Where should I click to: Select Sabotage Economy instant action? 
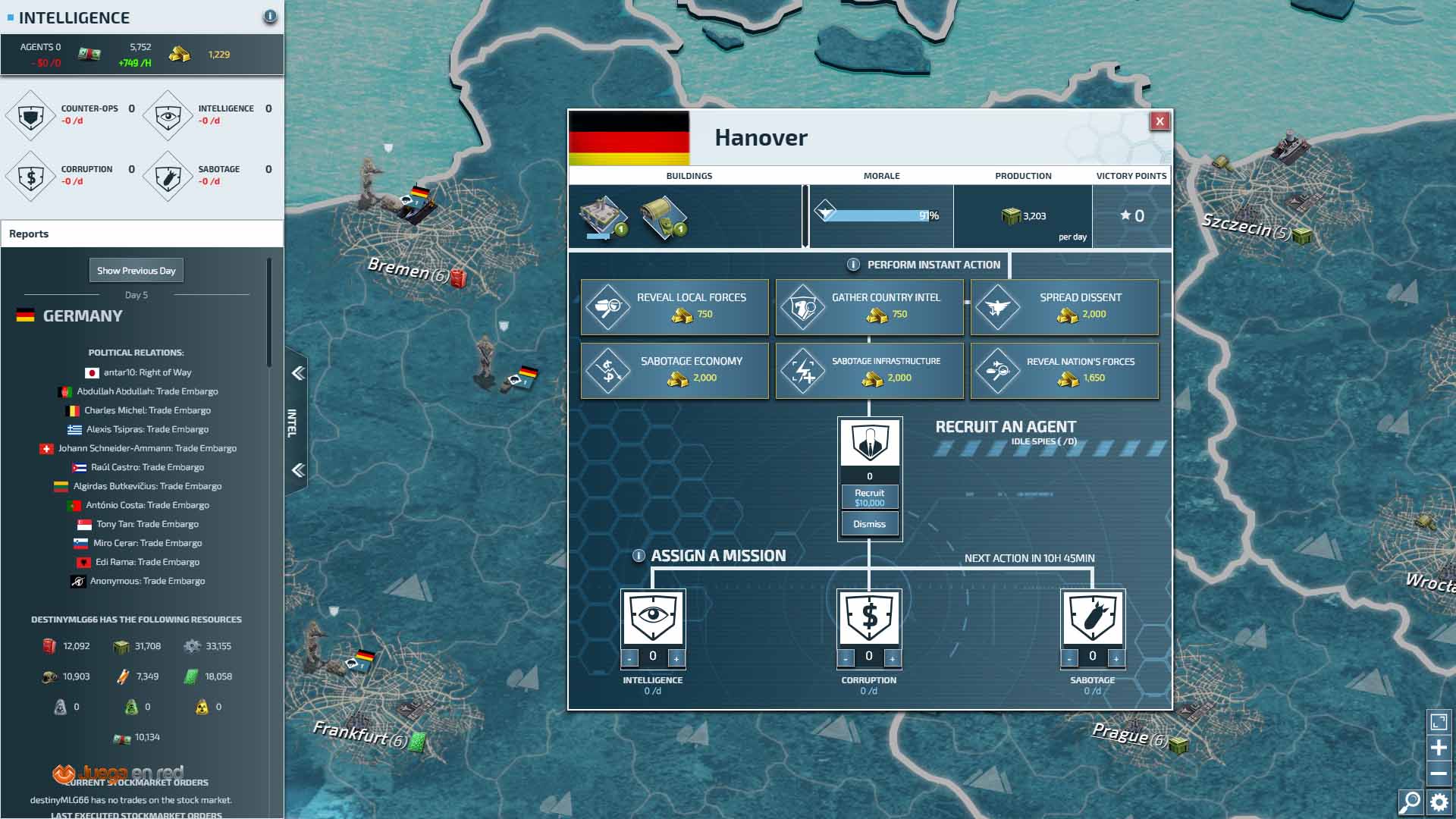[x=674, y=370]
